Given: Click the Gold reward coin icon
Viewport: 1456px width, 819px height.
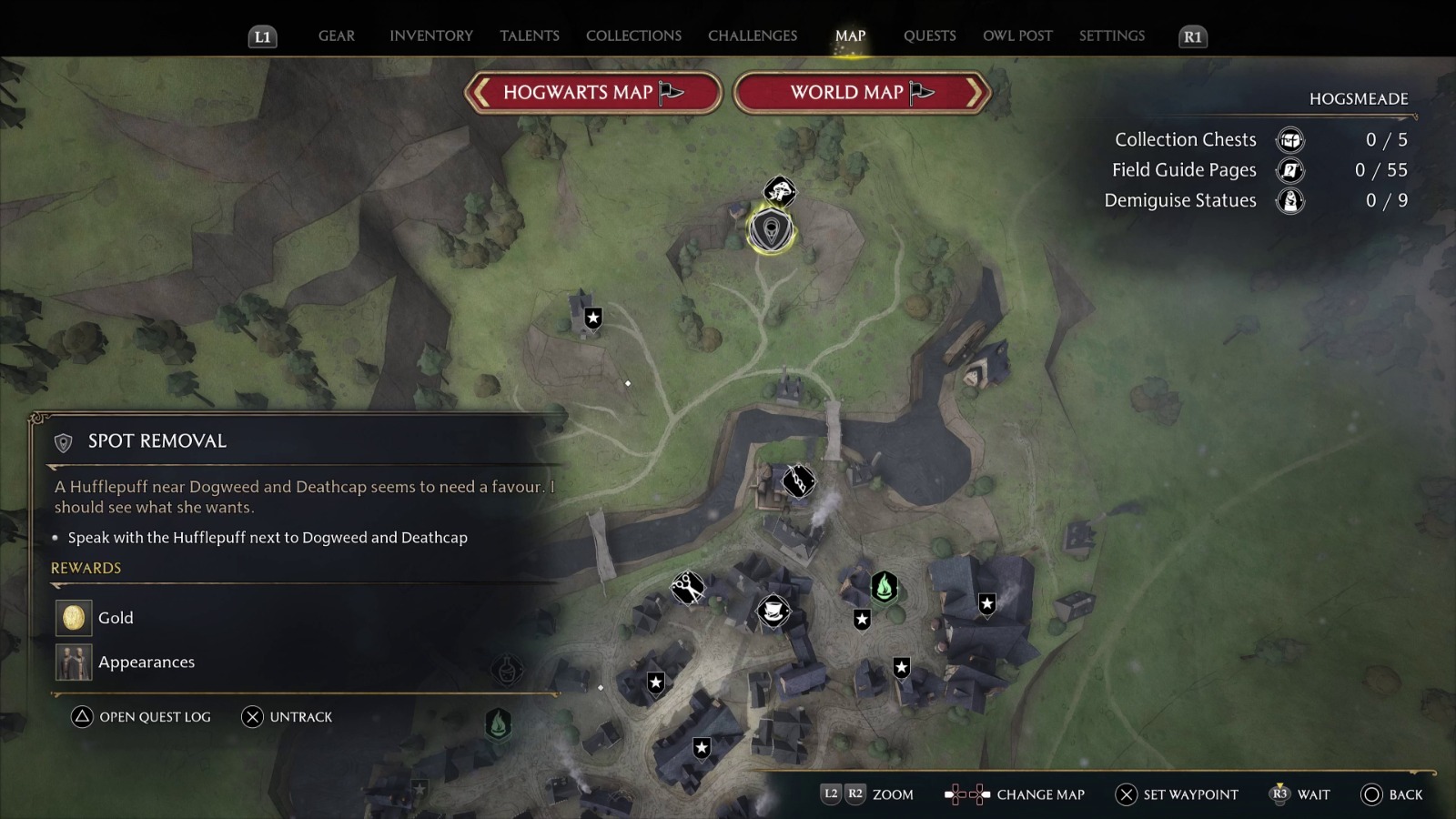Looking at the screenshot, I should 73,617.
